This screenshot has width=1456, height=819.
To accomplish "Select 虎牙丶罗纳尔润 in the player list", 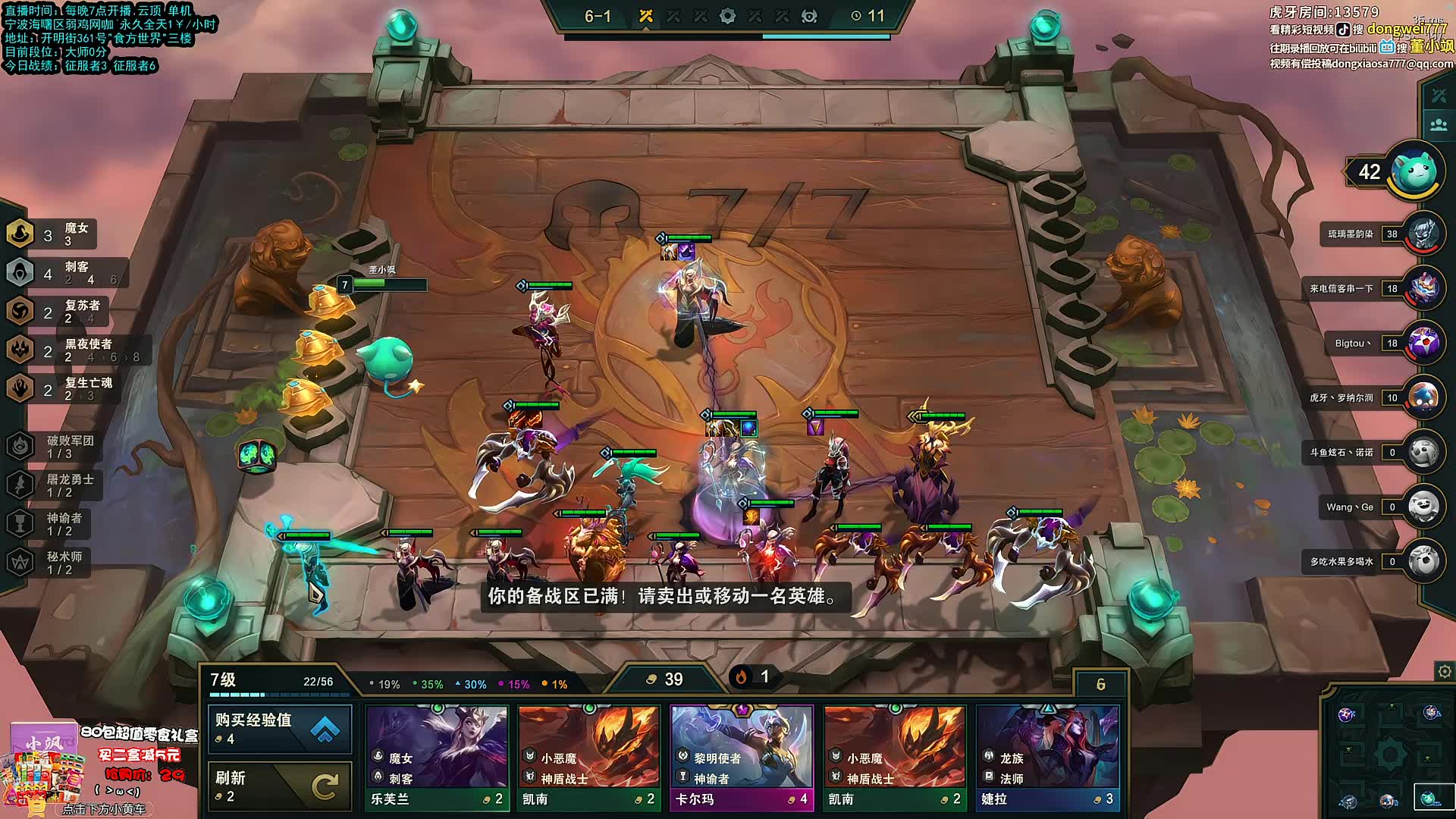I will point(1423,398).
